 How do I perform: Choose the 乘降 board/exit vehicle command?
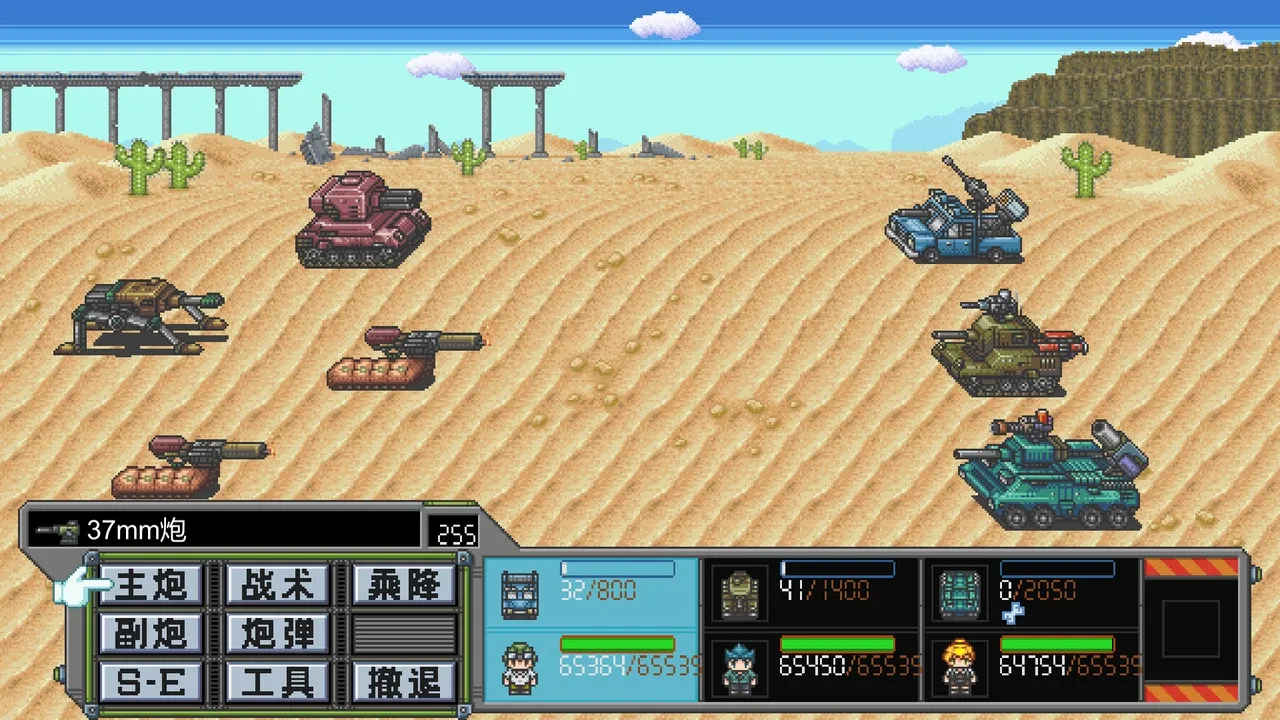[x=404, y=585]
